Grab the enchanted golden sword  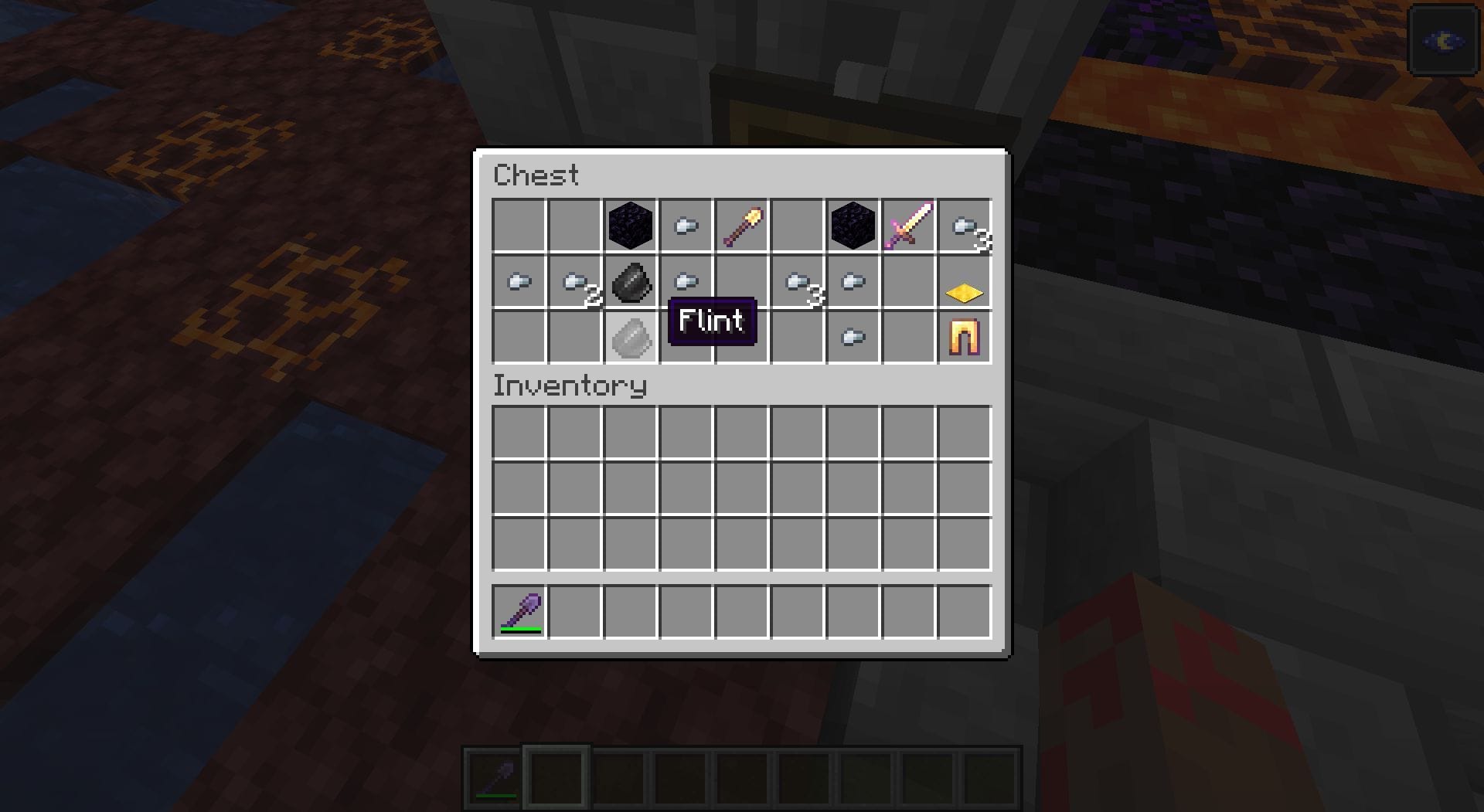pyautogui.click(x=908, y=226)
